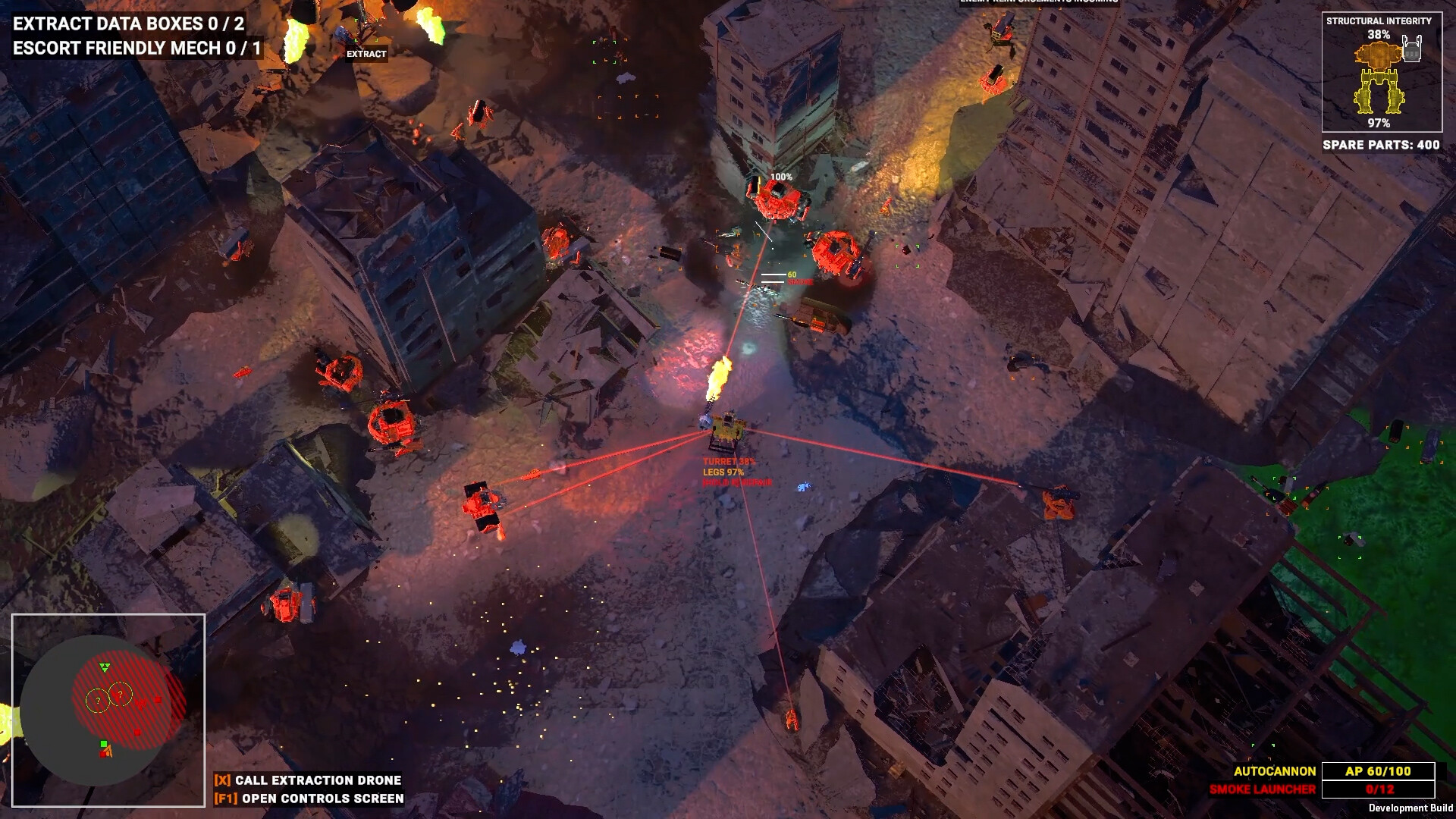Select the Autocannon weapon entry
This screenshot has width=1456, height=819.
coord(1275,771)
